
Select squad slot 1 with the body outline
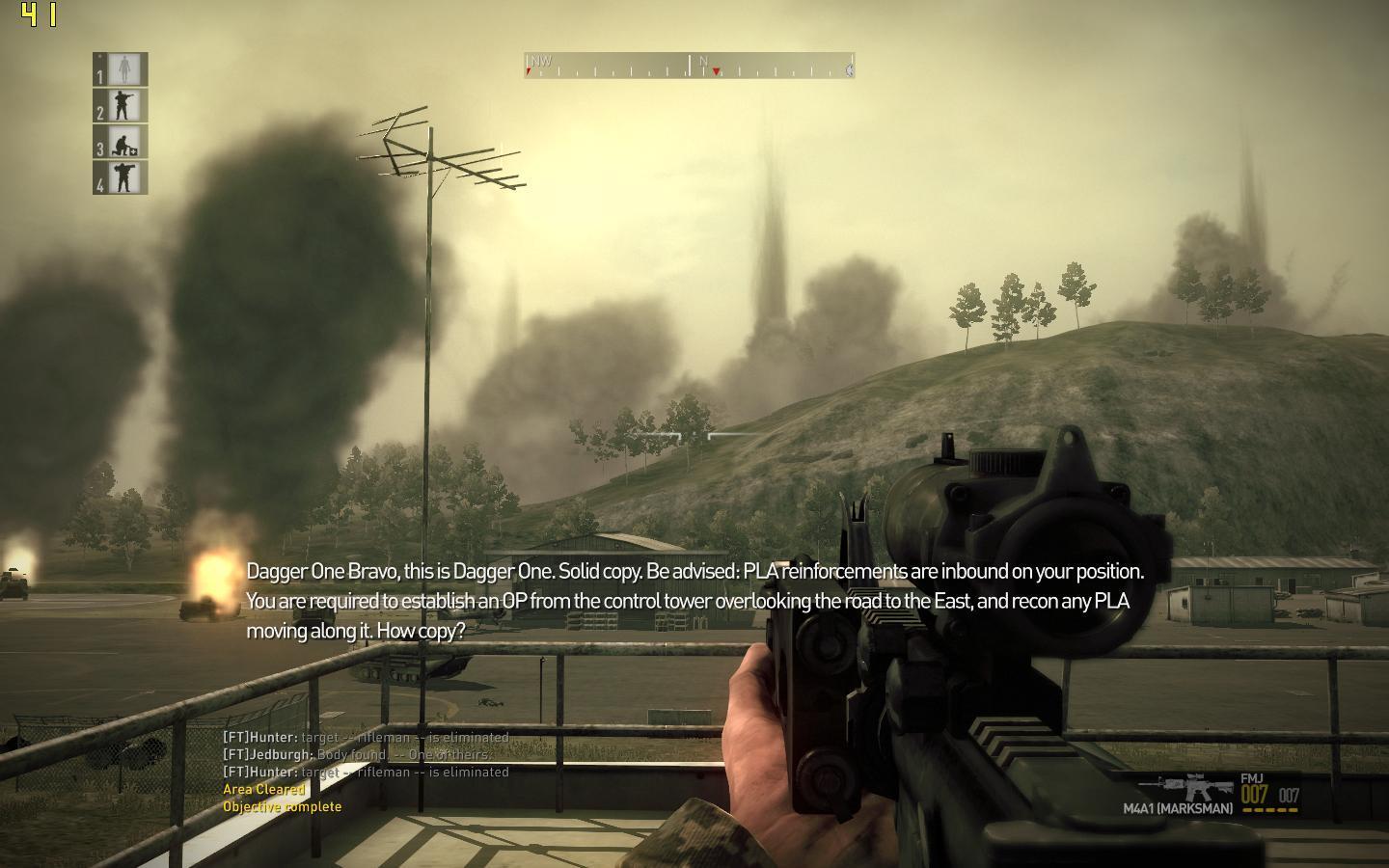click(x=122, y=69)
